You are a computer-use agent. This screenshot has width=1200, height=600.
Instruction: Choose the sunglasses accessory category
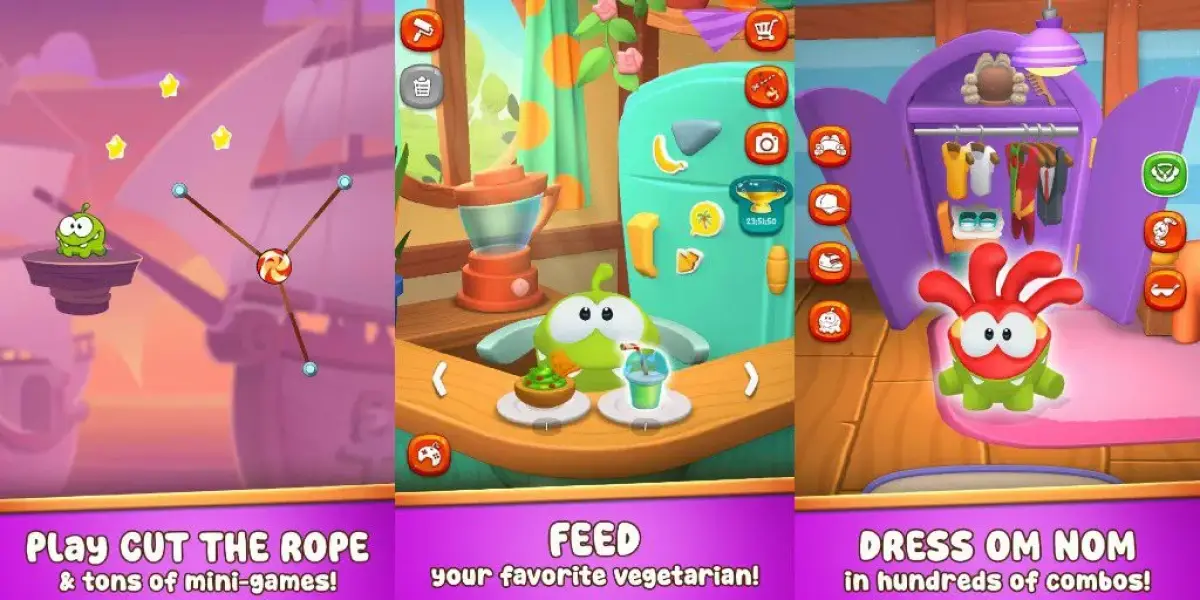click(x=1164, y=290)
